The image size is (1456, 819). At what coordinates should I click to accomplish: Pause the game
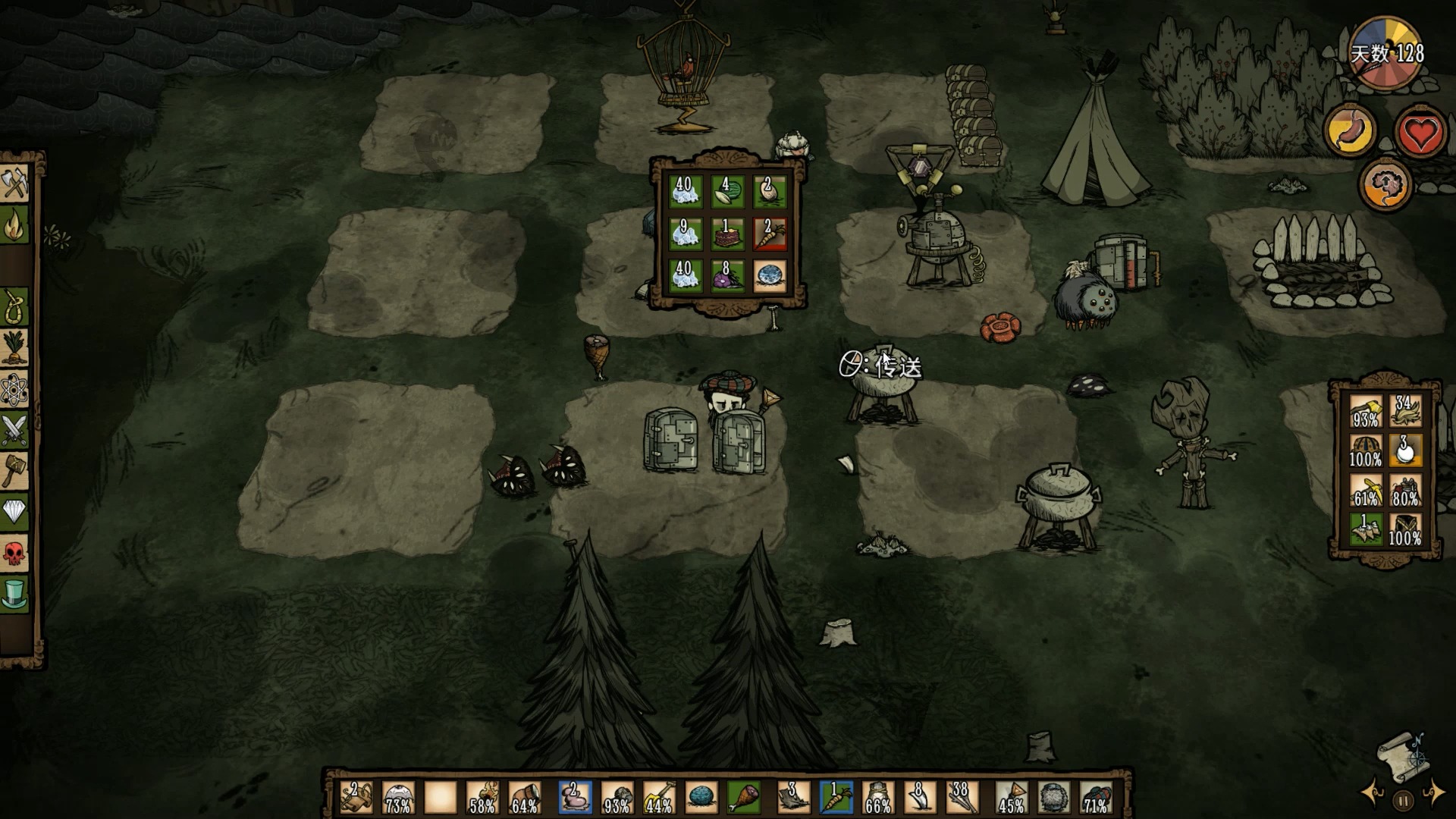[1403, 800]
